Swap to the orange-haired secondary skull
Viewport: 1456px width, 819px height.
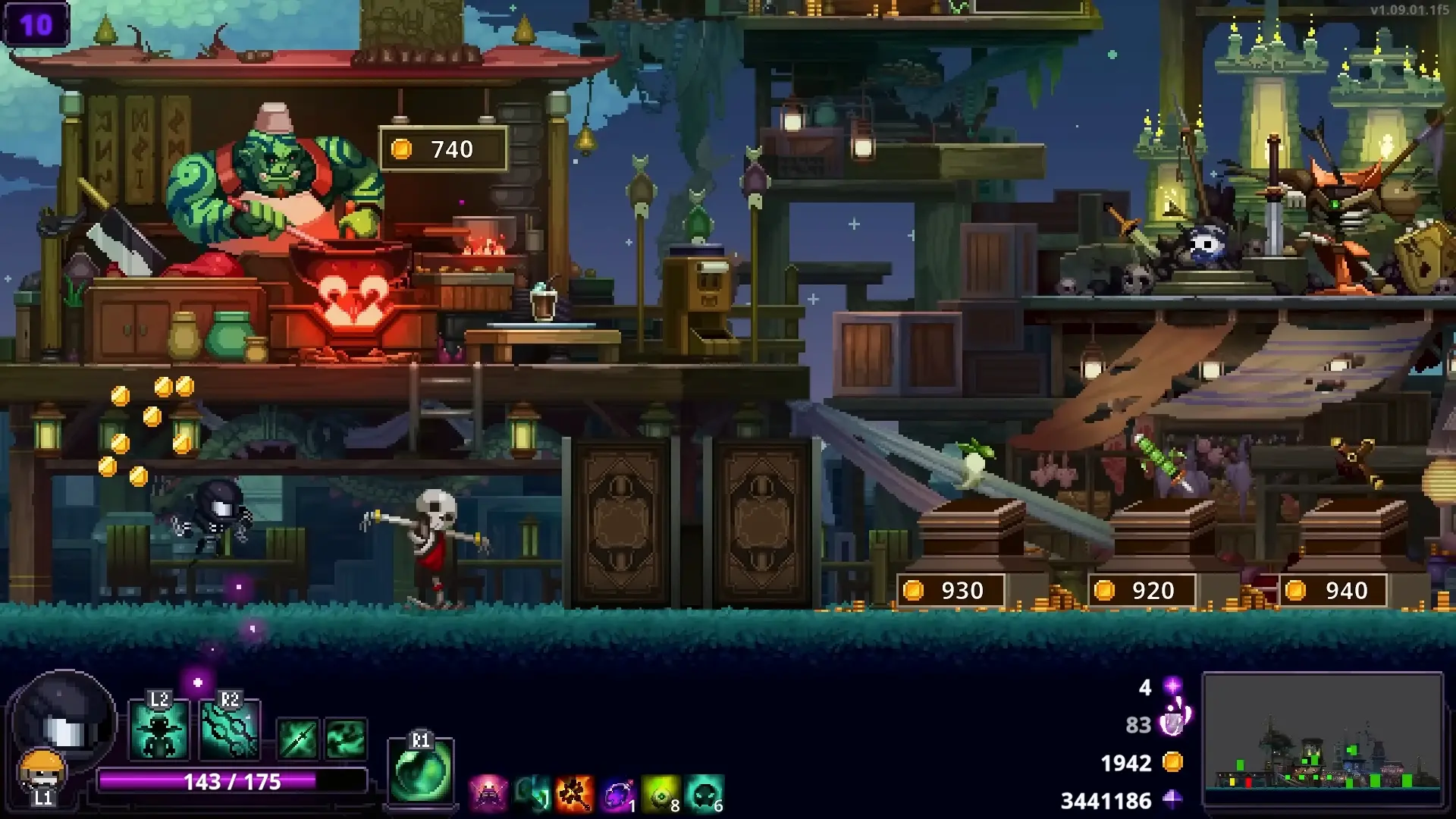coord(42,770)
